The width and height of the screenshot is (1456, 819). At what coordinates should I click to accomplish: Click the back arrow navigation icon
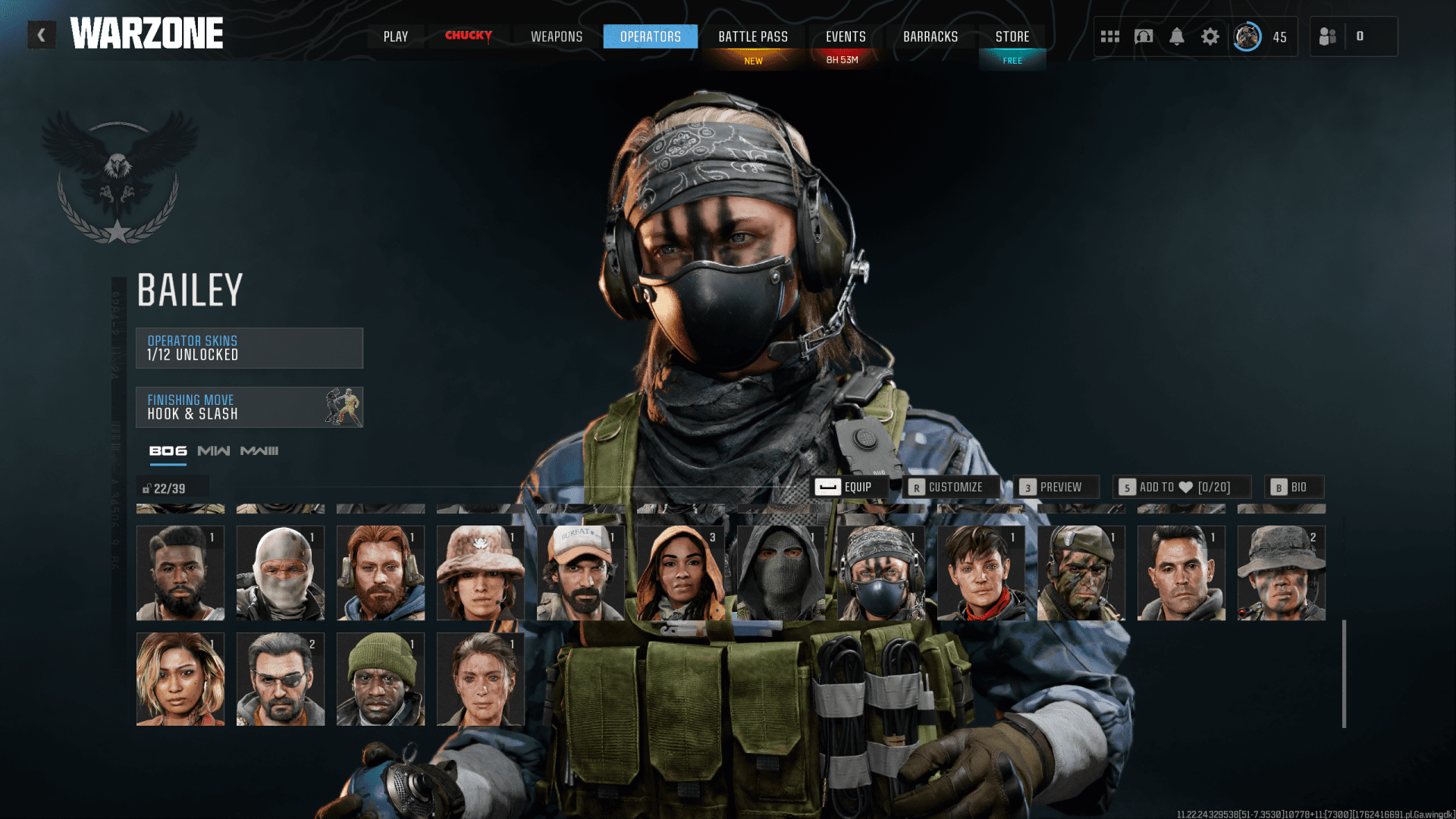point(42,34)
